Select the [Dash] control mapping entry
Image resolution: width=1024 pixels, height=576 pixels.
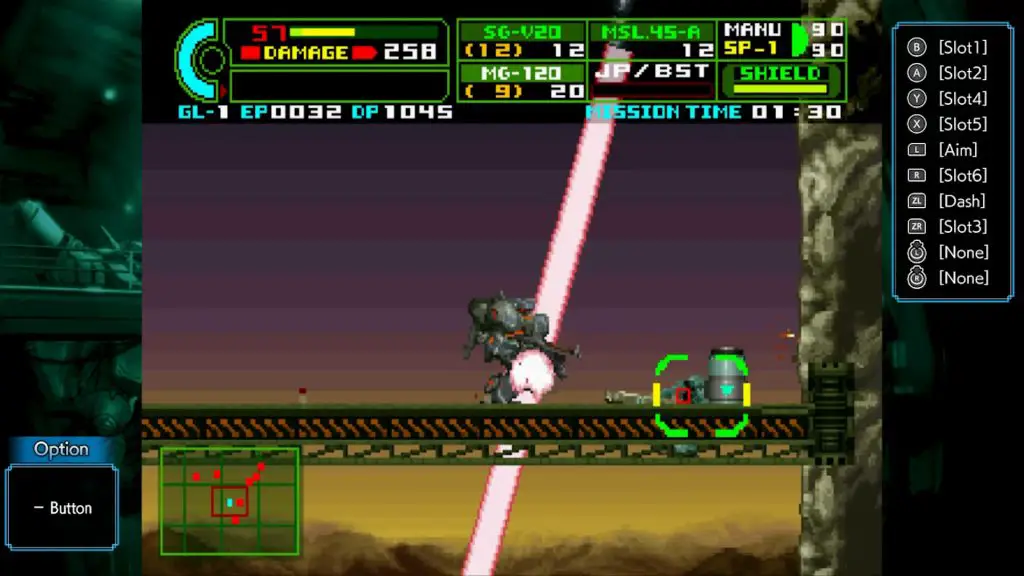tap(961, 201)
